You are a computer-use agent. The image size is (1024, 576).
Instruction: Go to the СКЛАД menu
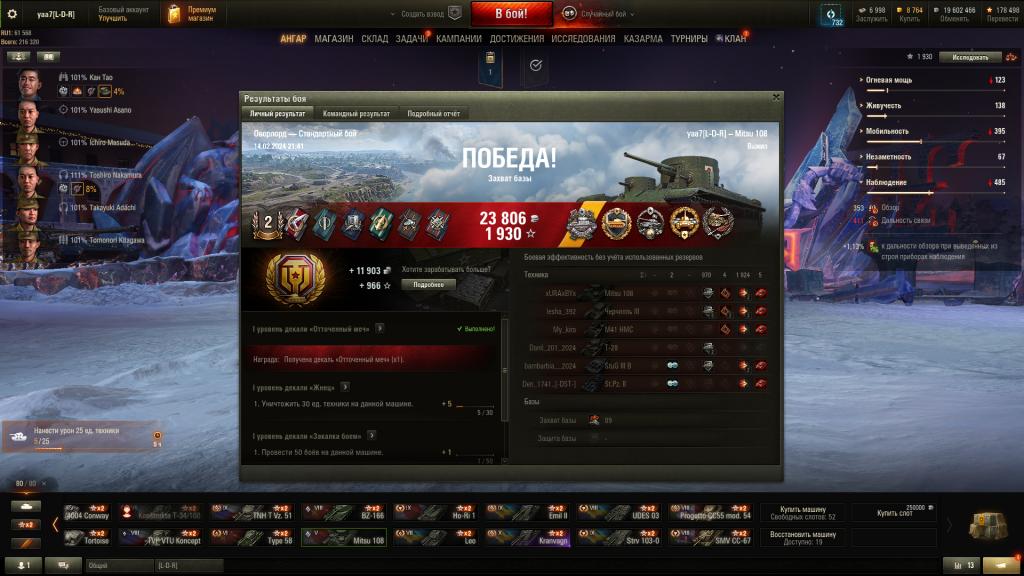tap(375, 39)
